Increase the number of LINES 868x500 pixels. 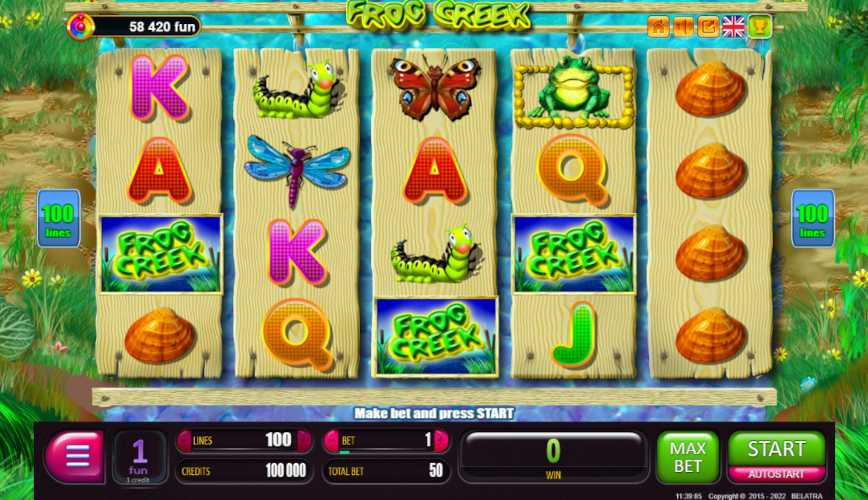coord(302,440)
